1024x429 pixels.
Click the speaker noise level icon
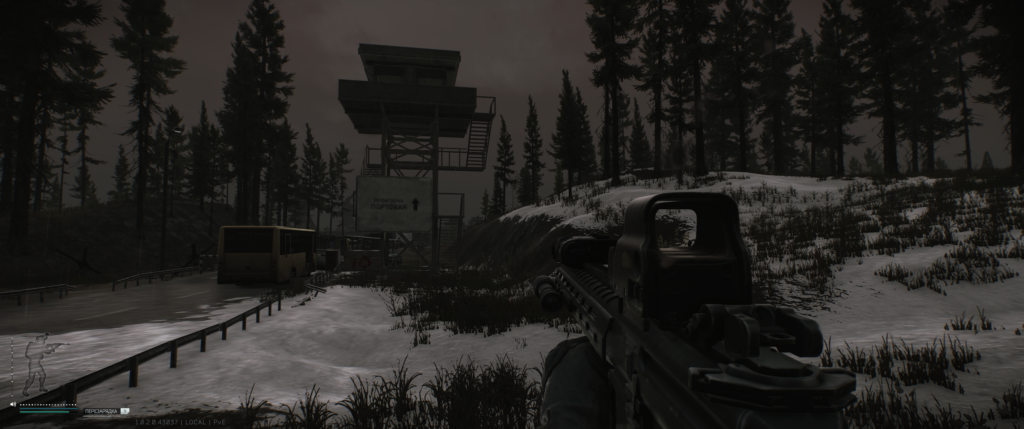pos(13,404)
